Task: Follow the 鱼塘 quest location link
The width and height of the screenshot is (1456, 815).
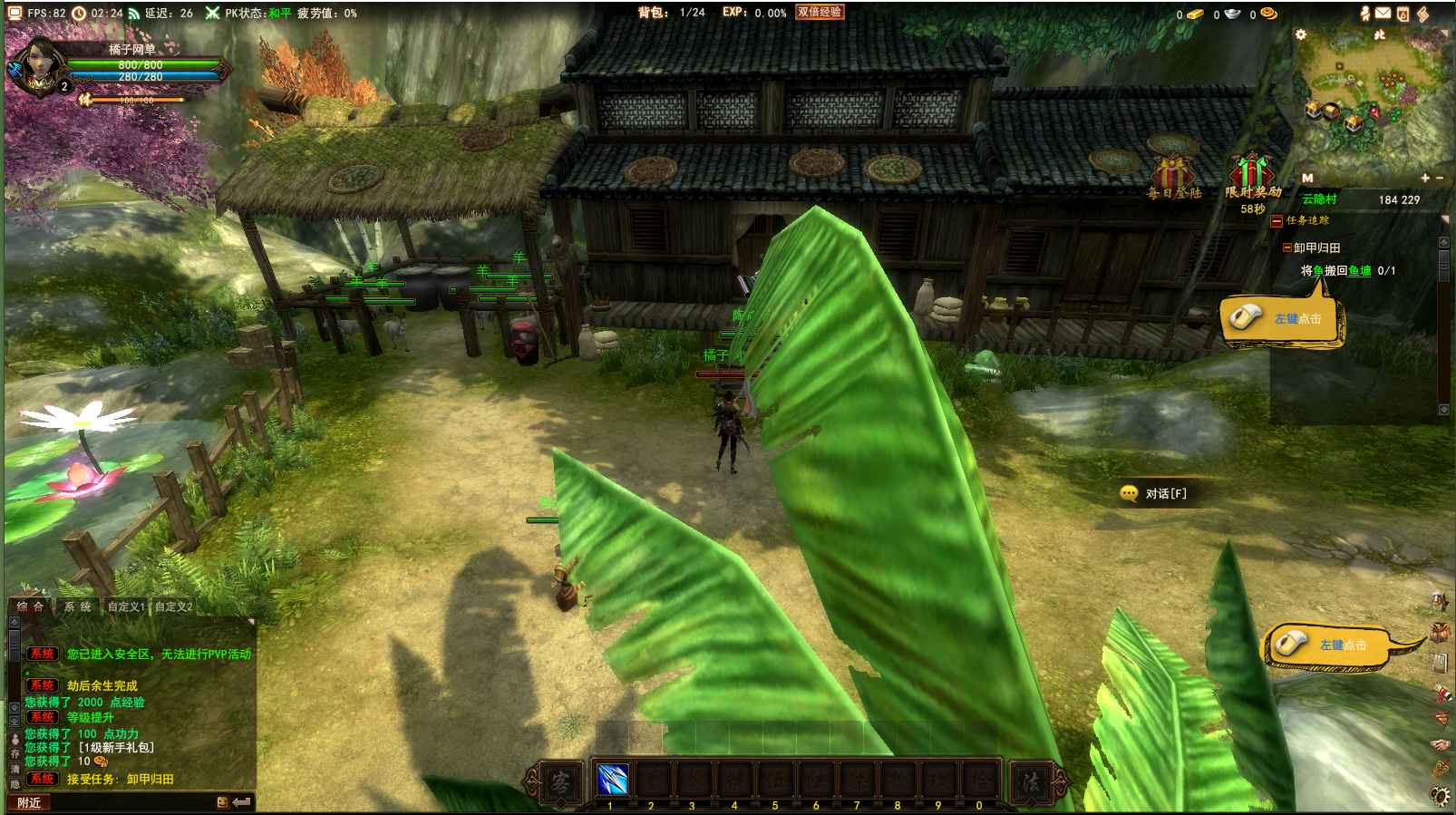Action: [1359, 270]
